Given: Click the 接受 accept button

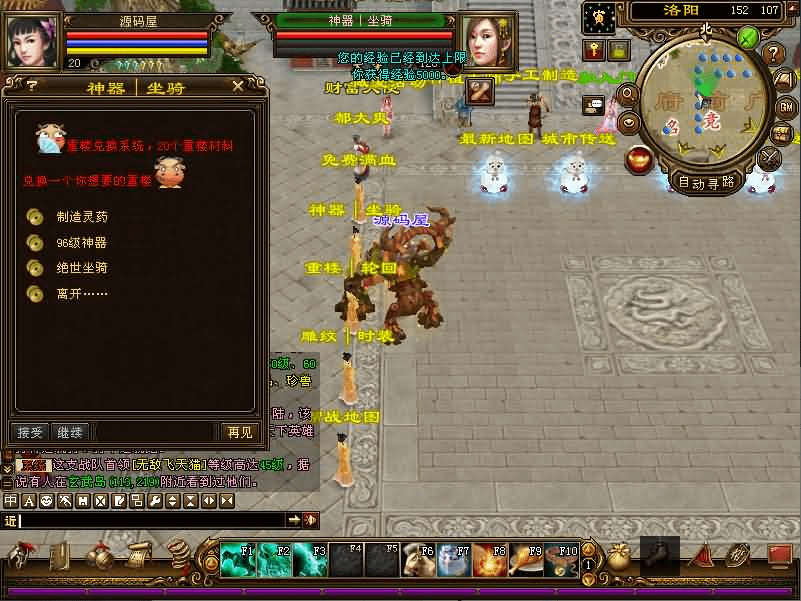Looking at the screenshot, I should 31,432.
